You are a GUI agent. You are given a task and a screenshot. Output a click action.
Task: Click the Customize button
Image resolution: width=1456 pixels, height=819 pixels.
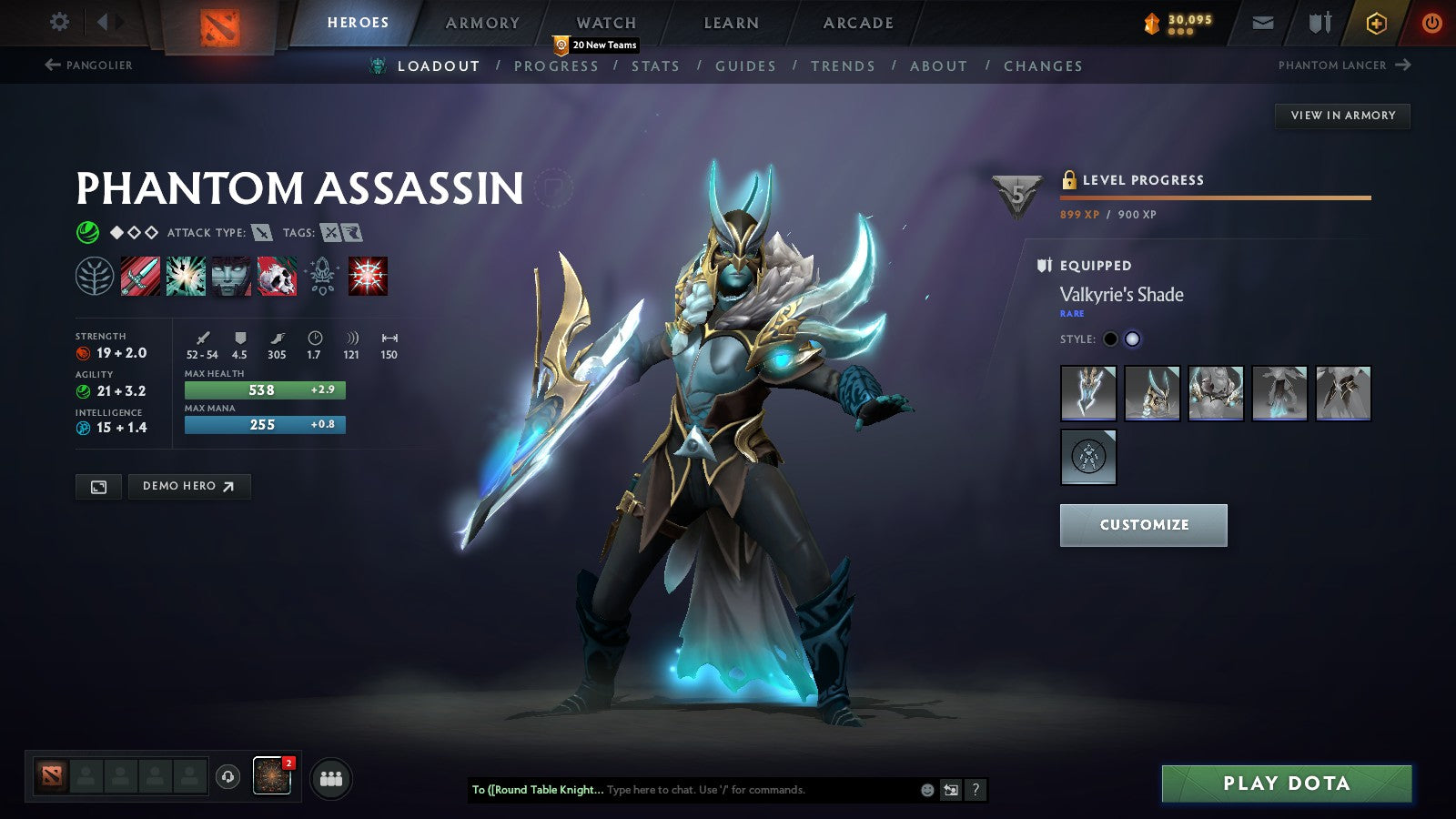pos(1143,524)
